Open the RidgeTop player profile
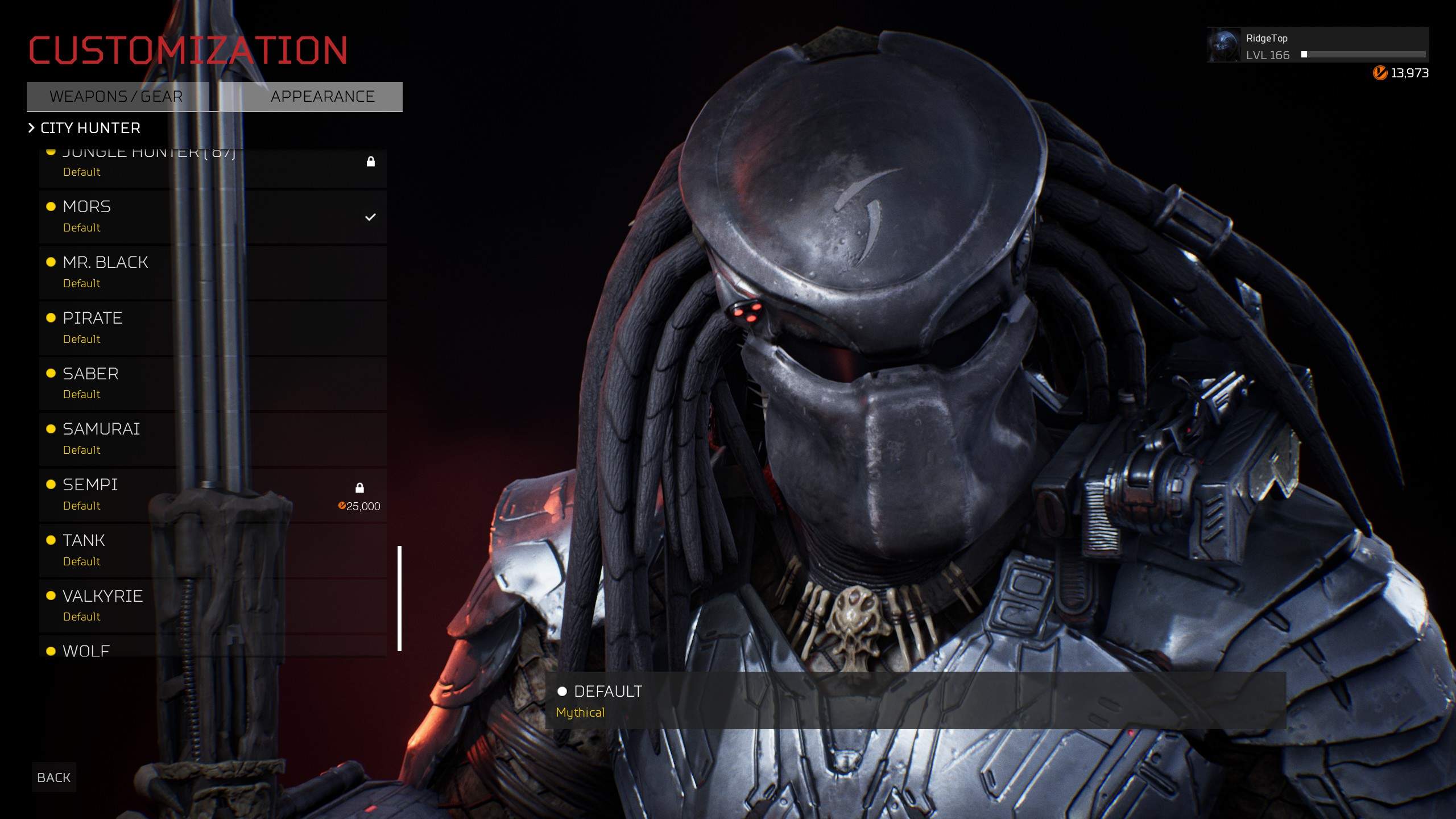The height and width of the screenshot is (819, 1456). (x=1317, y=45)
